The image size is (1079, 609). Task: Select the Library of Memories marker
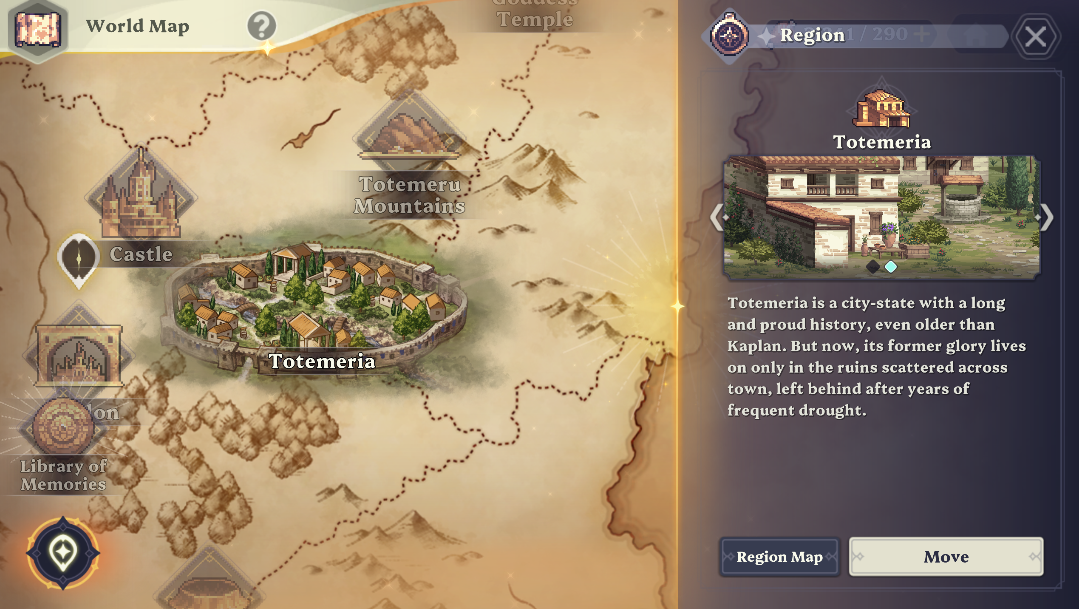coord(63,428)
